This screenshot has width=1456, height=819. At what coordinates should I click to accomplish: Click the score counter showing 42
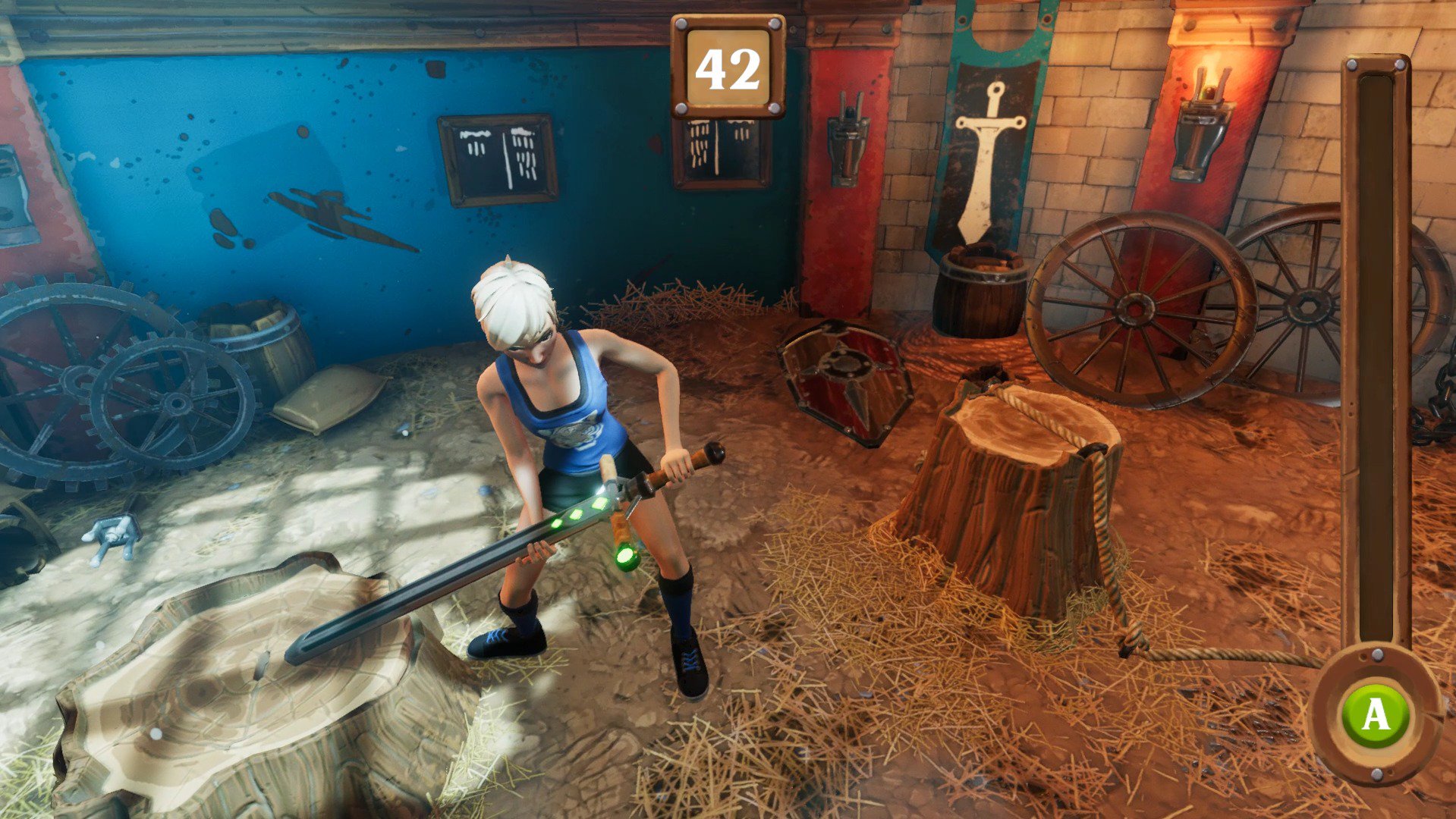pyautogui.click(x=727, y=67)
